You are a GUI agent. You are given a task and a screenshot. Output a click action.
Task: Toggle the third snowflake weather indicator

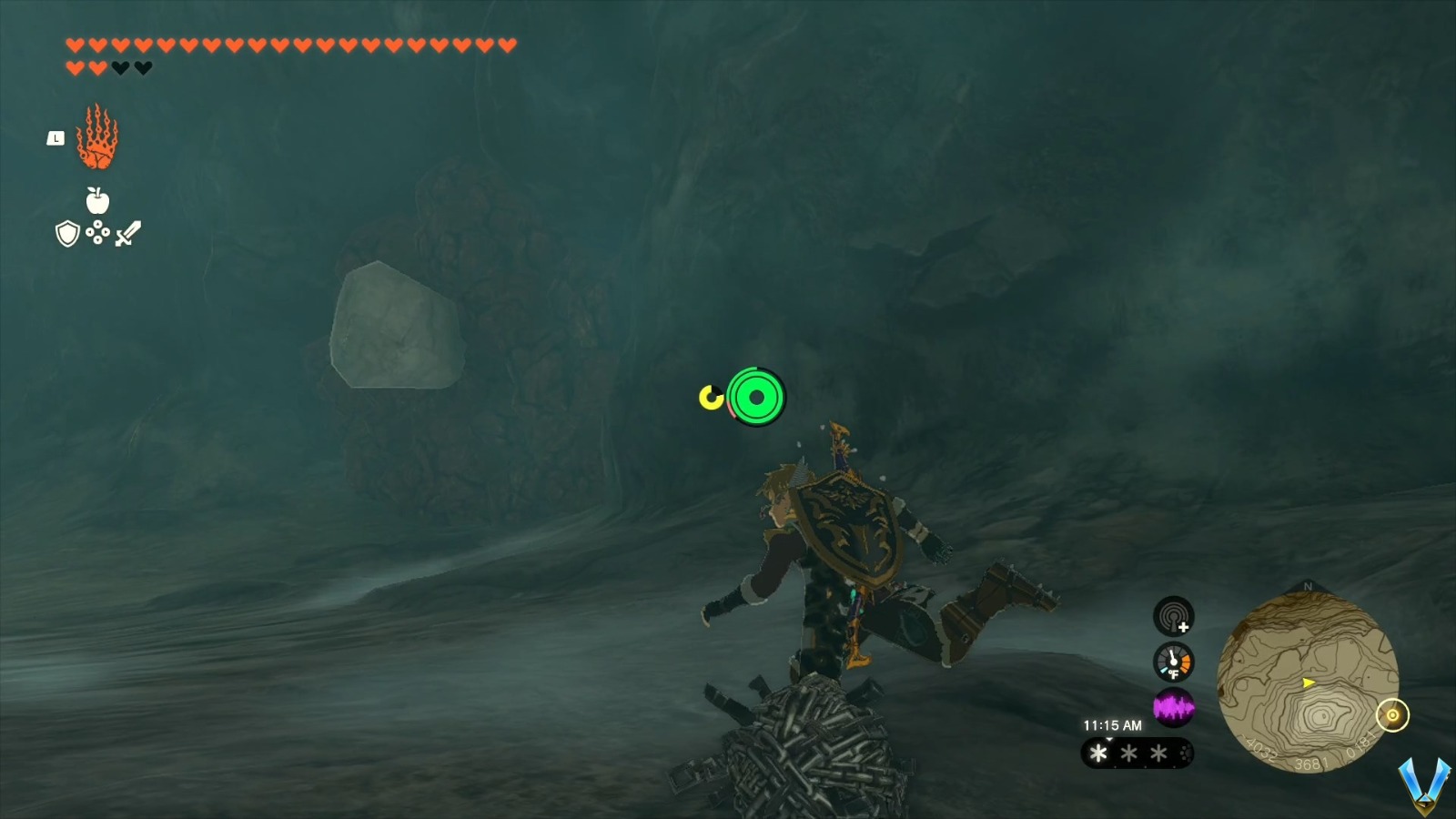click(1158, 753)
